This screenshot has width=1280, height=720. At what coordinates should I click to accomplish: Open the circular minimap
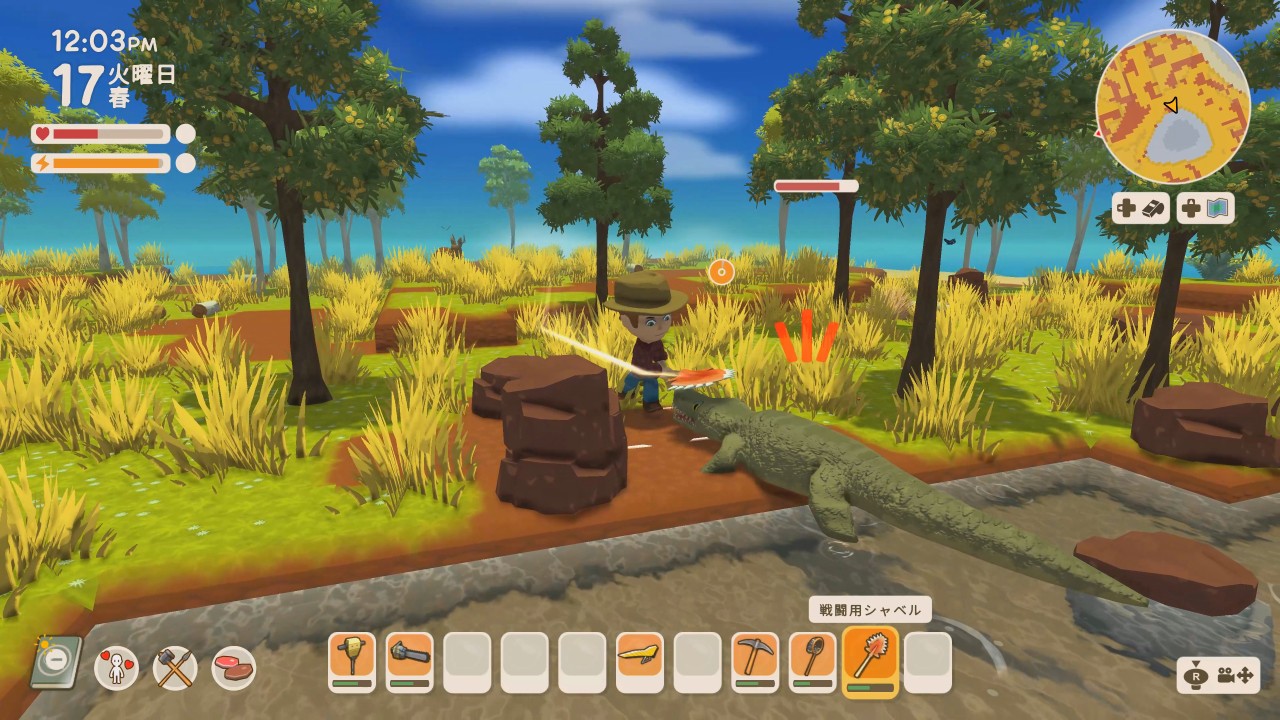click(1173, 106)
